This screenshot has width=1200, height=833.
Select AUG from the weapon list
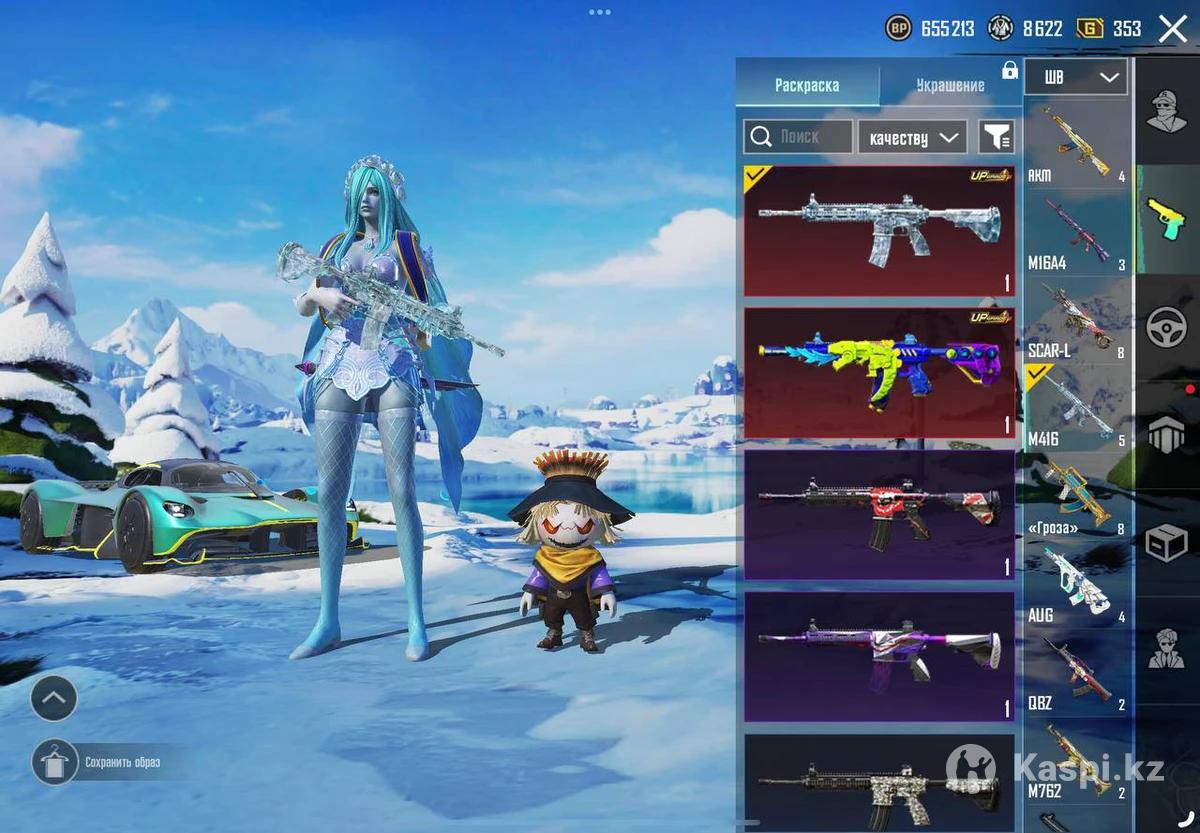(x=1077, y=585)
